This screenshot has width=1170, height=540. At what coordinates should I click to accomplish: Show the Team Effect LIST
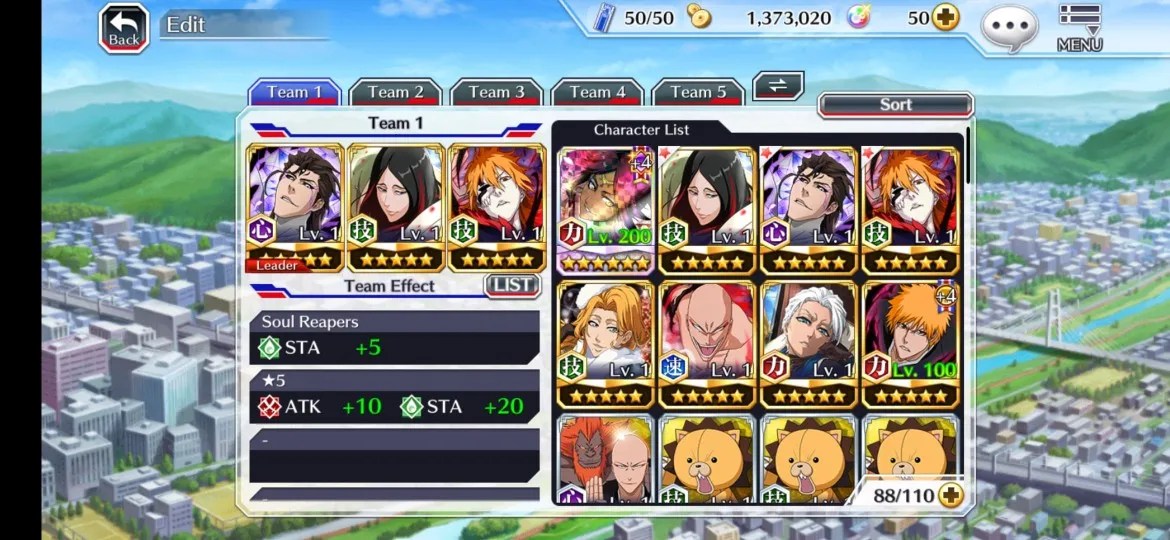[512, 285]
